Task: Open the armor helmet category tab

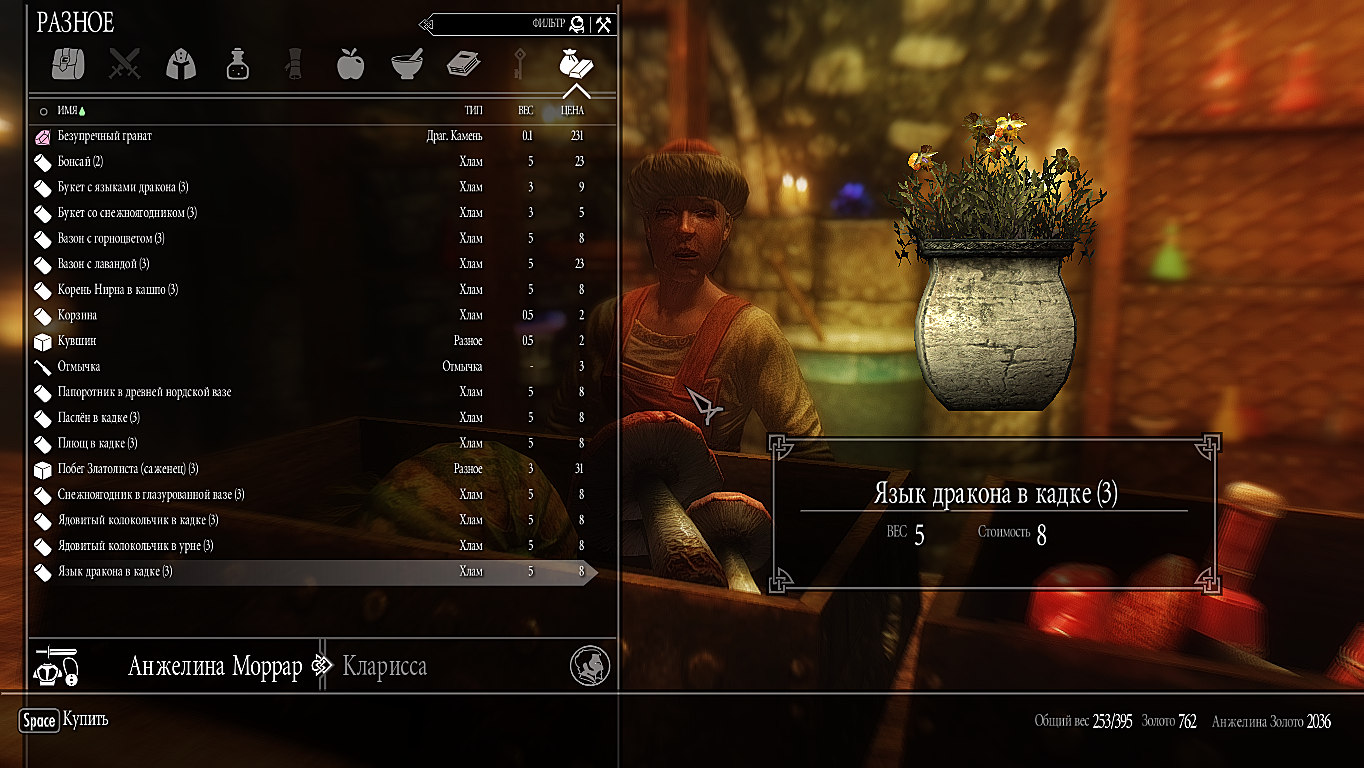Action: pos(181,64)
